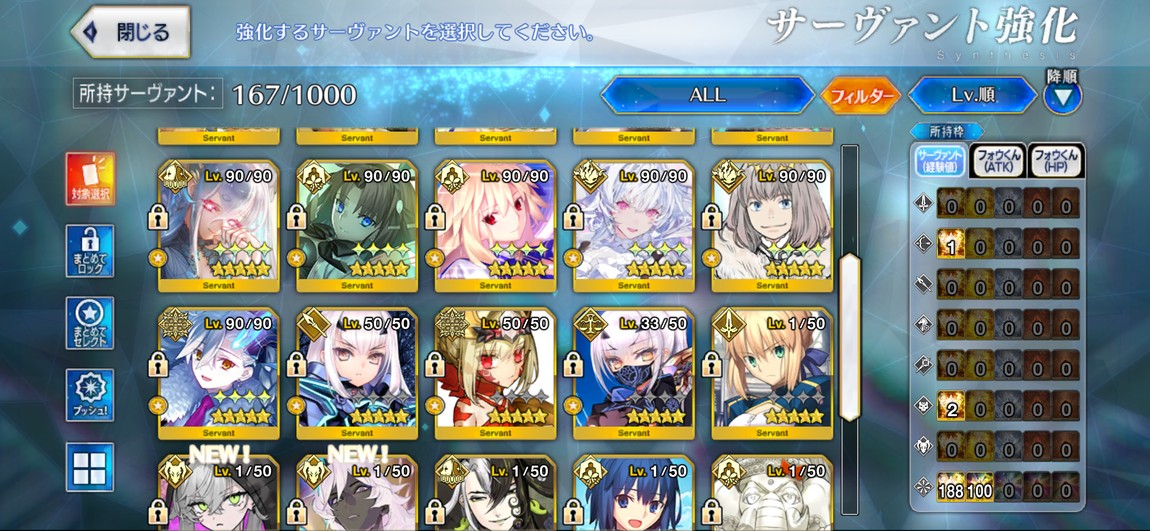1150x531 pixels.
Task: Select the blonde Lv.90/90 servant card
Action: click(x=495, y=225)
